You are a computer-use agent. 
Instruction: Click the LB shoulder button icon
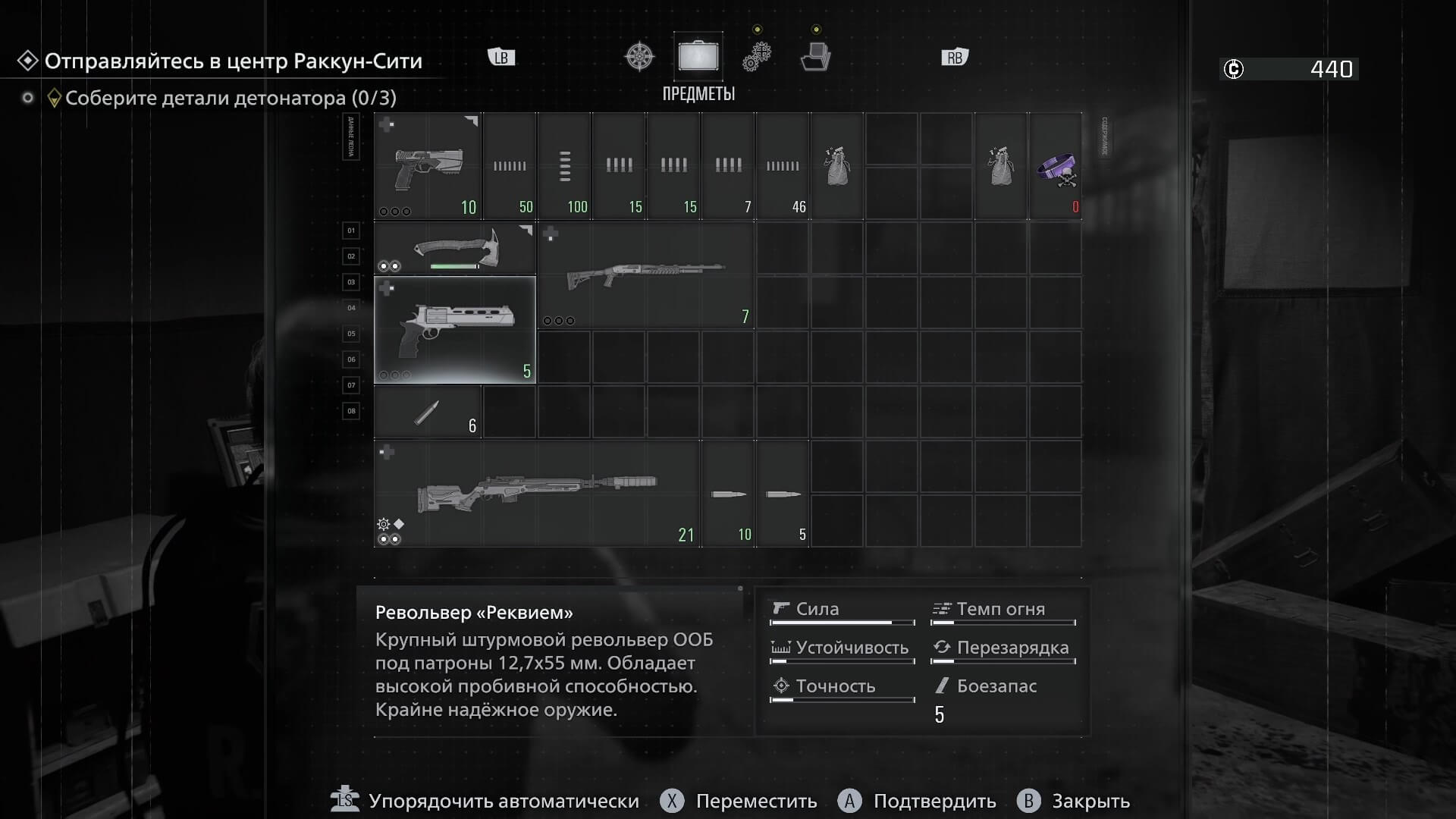(500, 56)
